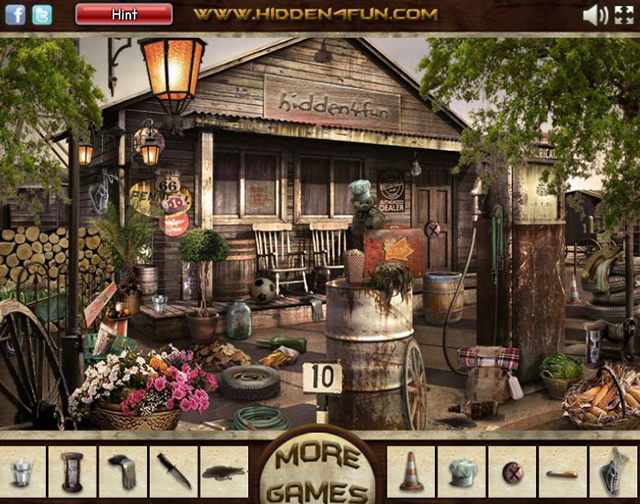Open the Twitter share link
The width and height of the screenshot is (640, 504).
tap(42, 14)
